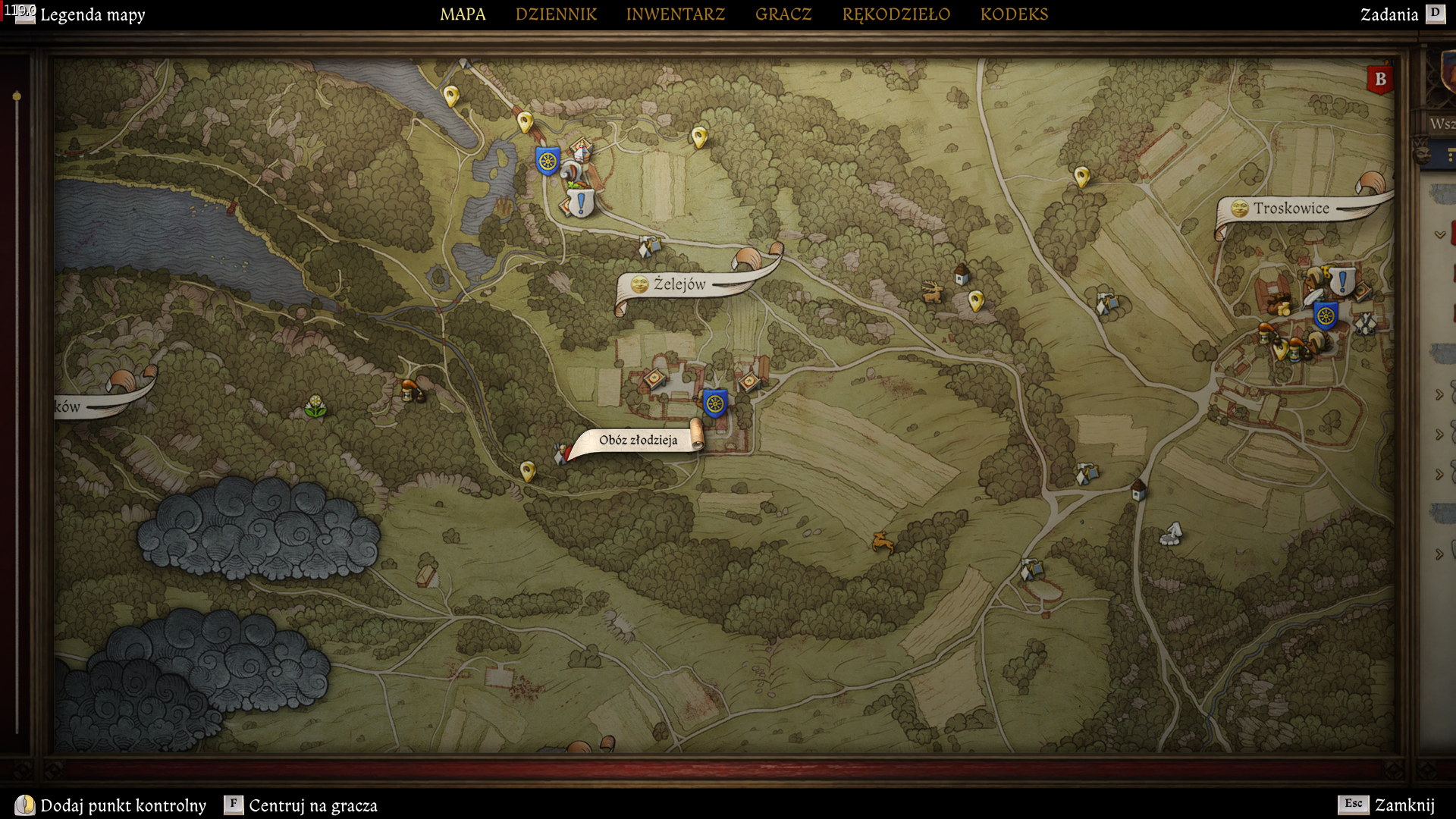
Task: Switch to the GRACZ tab
Action: click(x=783, y=14)
